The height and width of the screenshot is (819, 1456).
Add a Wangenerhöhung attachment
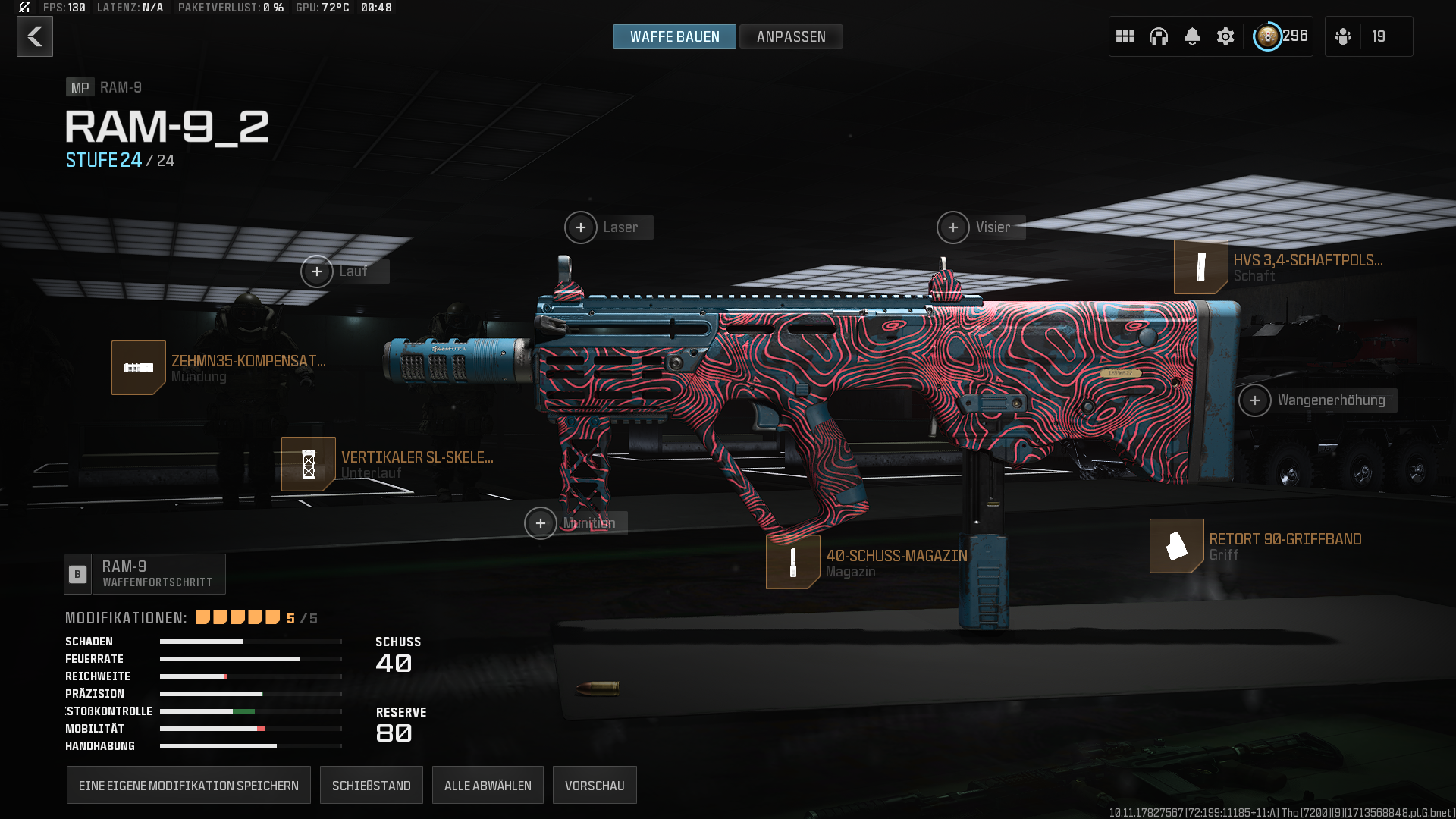pyautogui.click(x=1255, y=400)
